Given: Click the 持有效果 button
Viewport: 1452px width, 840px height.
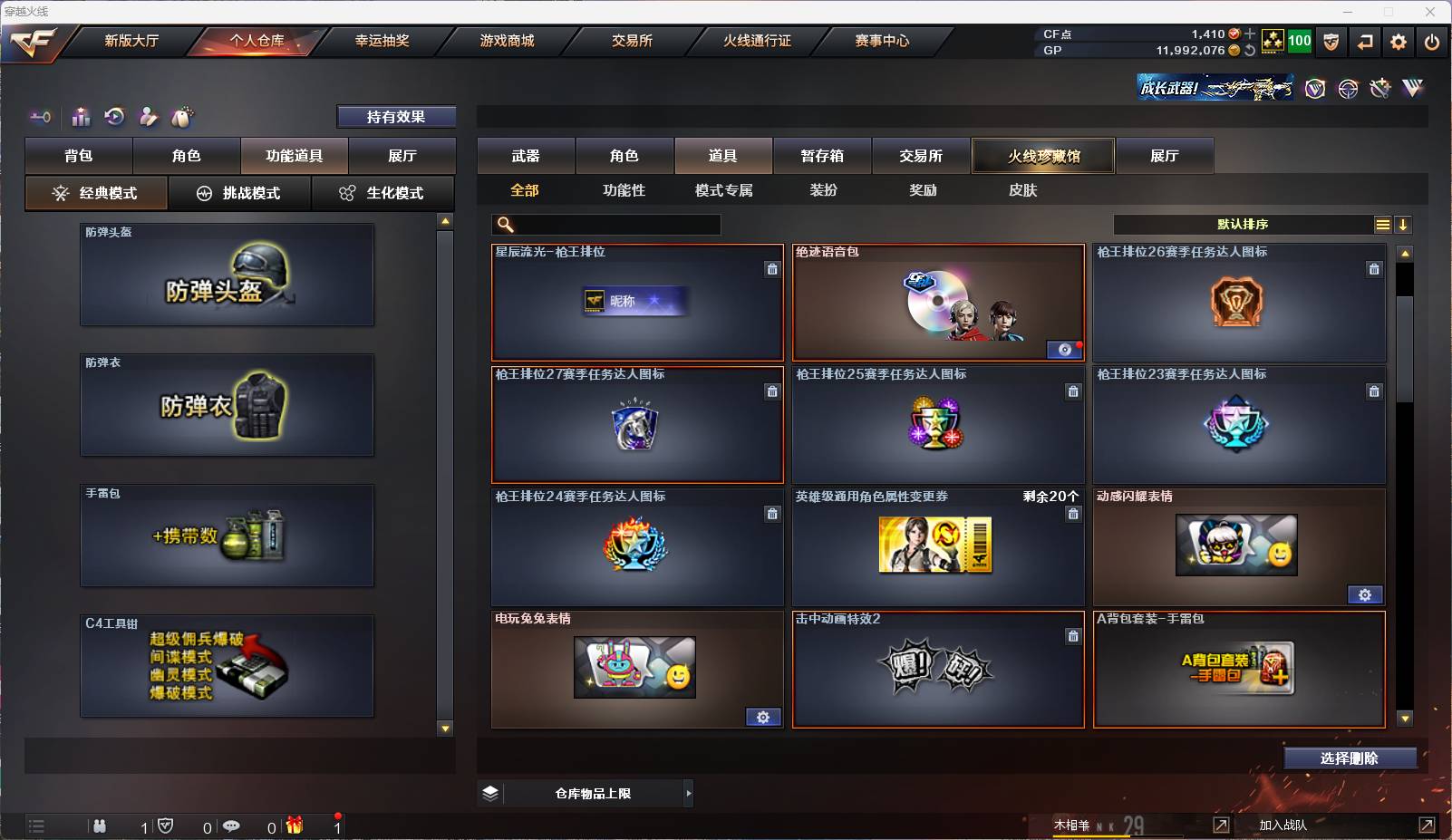Looking at the screenshot, I should tap(396, 116).
